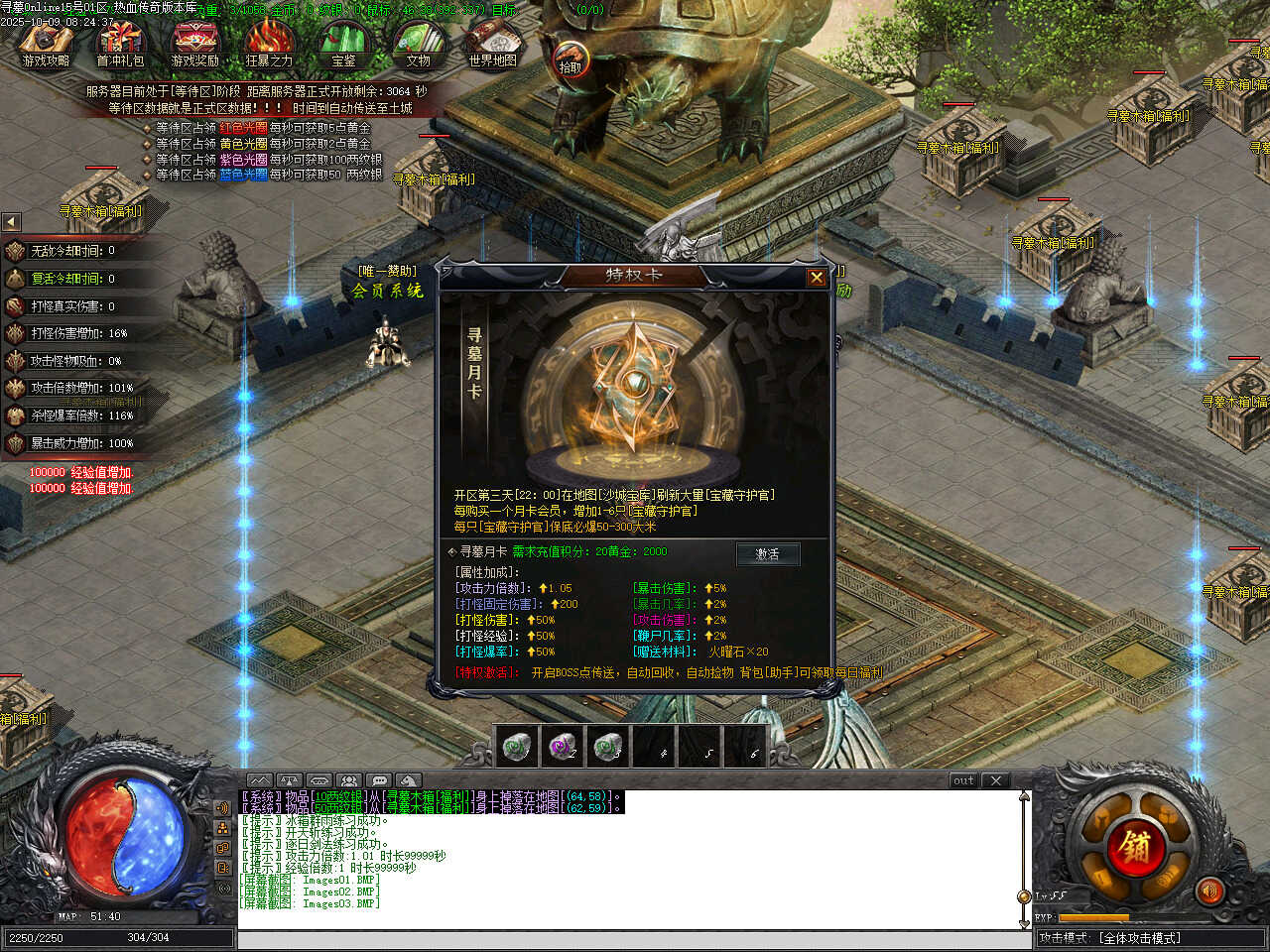The height and width of the screenshot is (952, 1270).
Task: Close the 特权卡 privilege card window
Action: [817, 278]
